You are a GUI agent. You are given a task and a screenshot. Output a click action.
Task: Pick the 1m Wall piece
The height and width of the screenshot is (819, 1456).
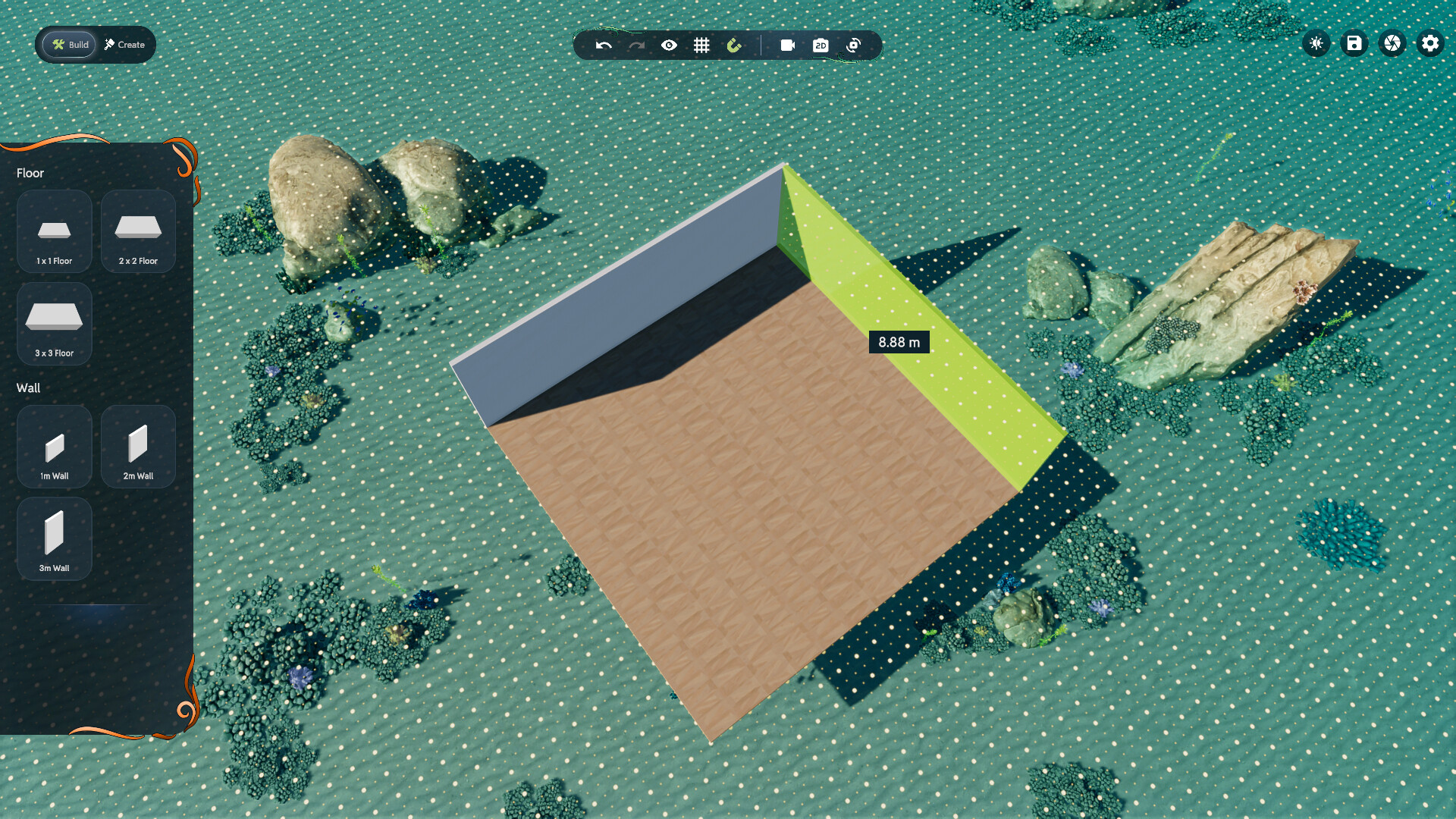click(x=54, y=447)
